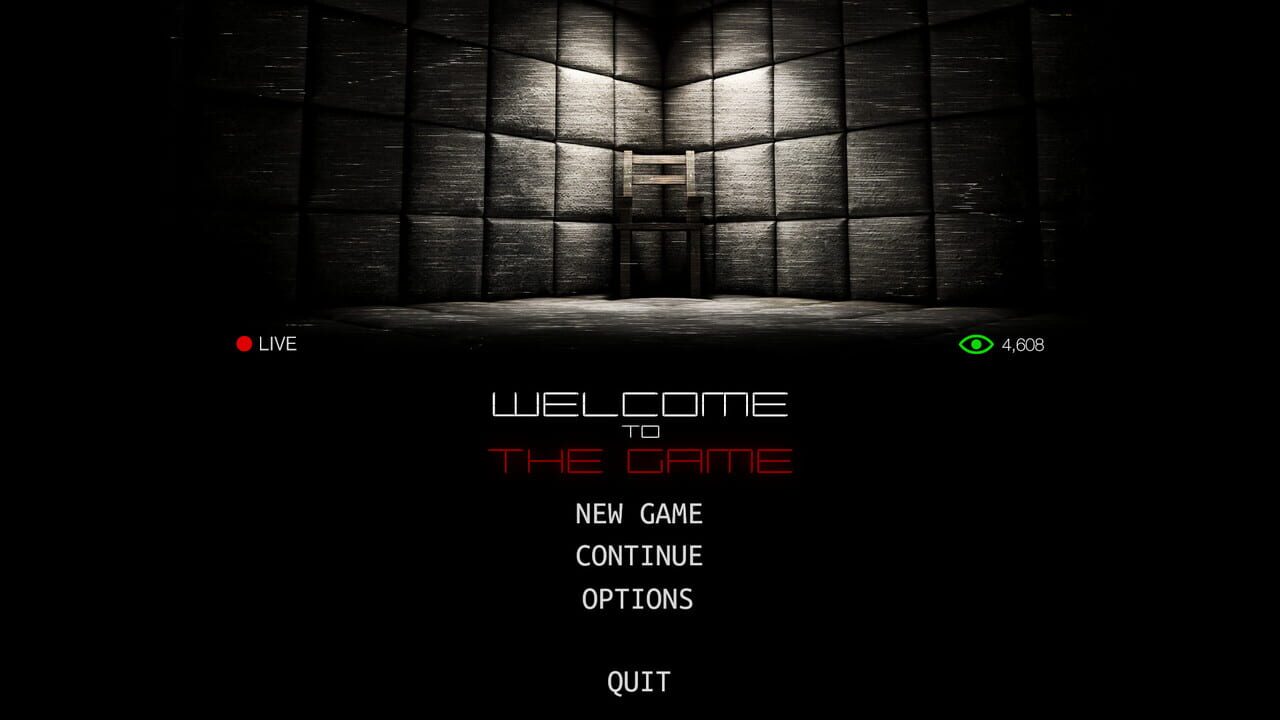Click the WELCOME title text
This screenshot has height=720, width=1280.
coord(640,404)
